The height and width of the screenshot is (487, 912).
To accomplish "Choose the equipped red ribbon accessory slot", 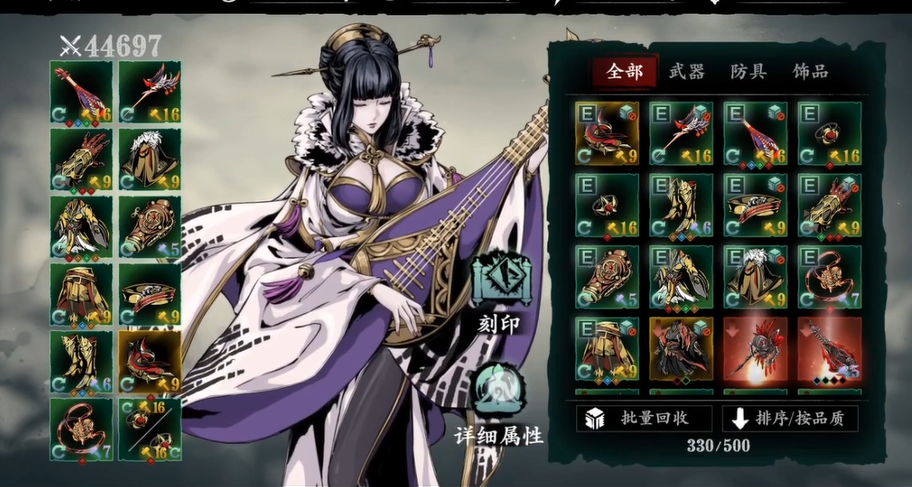I will coord(82,427).
